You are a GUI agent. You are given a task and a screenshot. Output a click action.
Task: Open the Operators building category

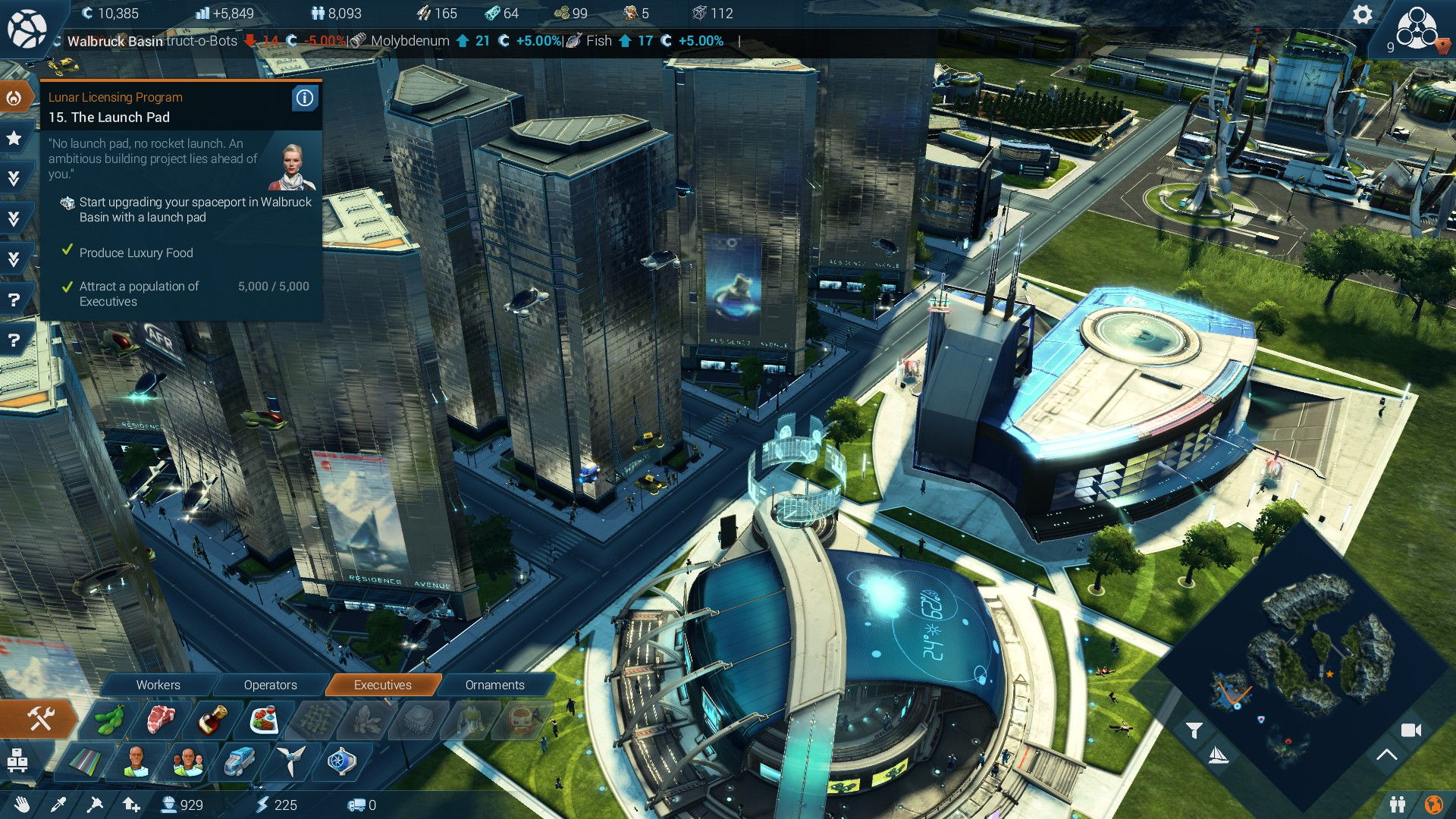pos(270,685)
